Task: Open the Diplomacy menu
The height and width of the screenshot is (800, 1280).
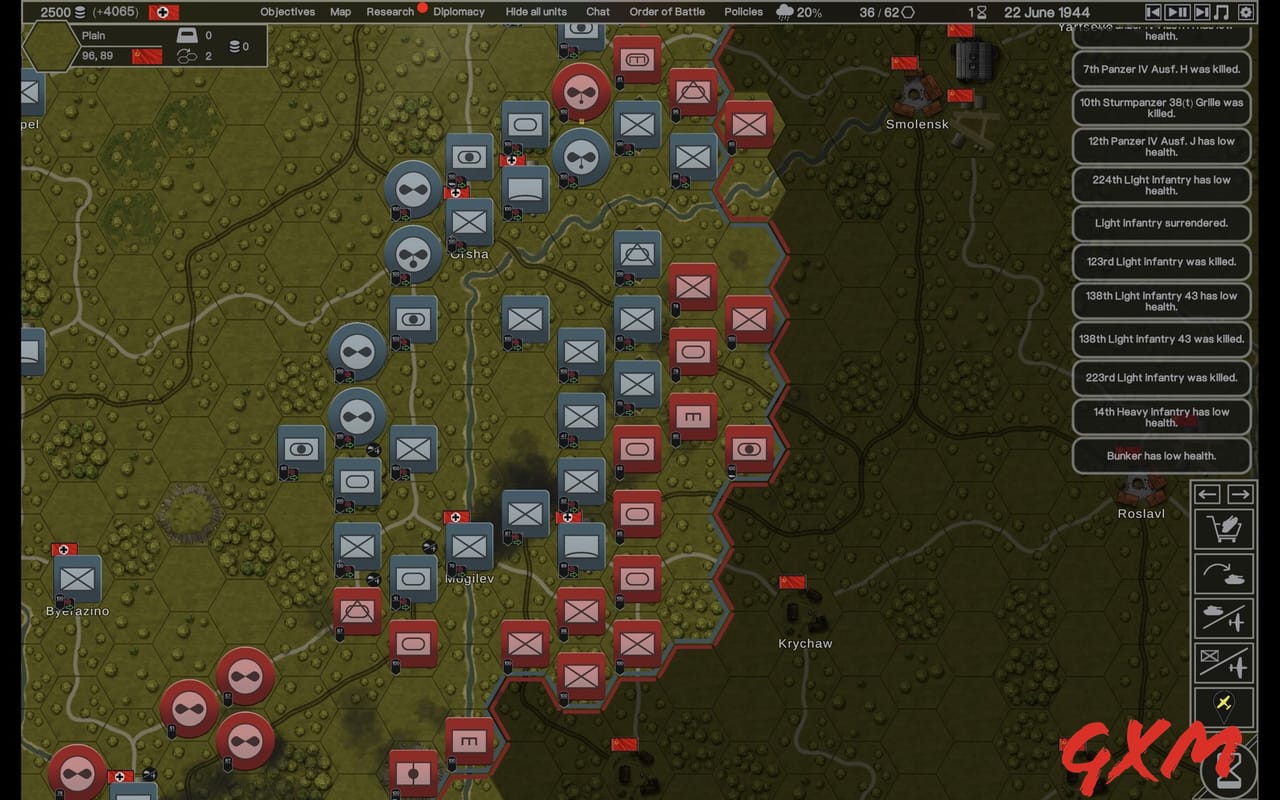Action: 458,12
